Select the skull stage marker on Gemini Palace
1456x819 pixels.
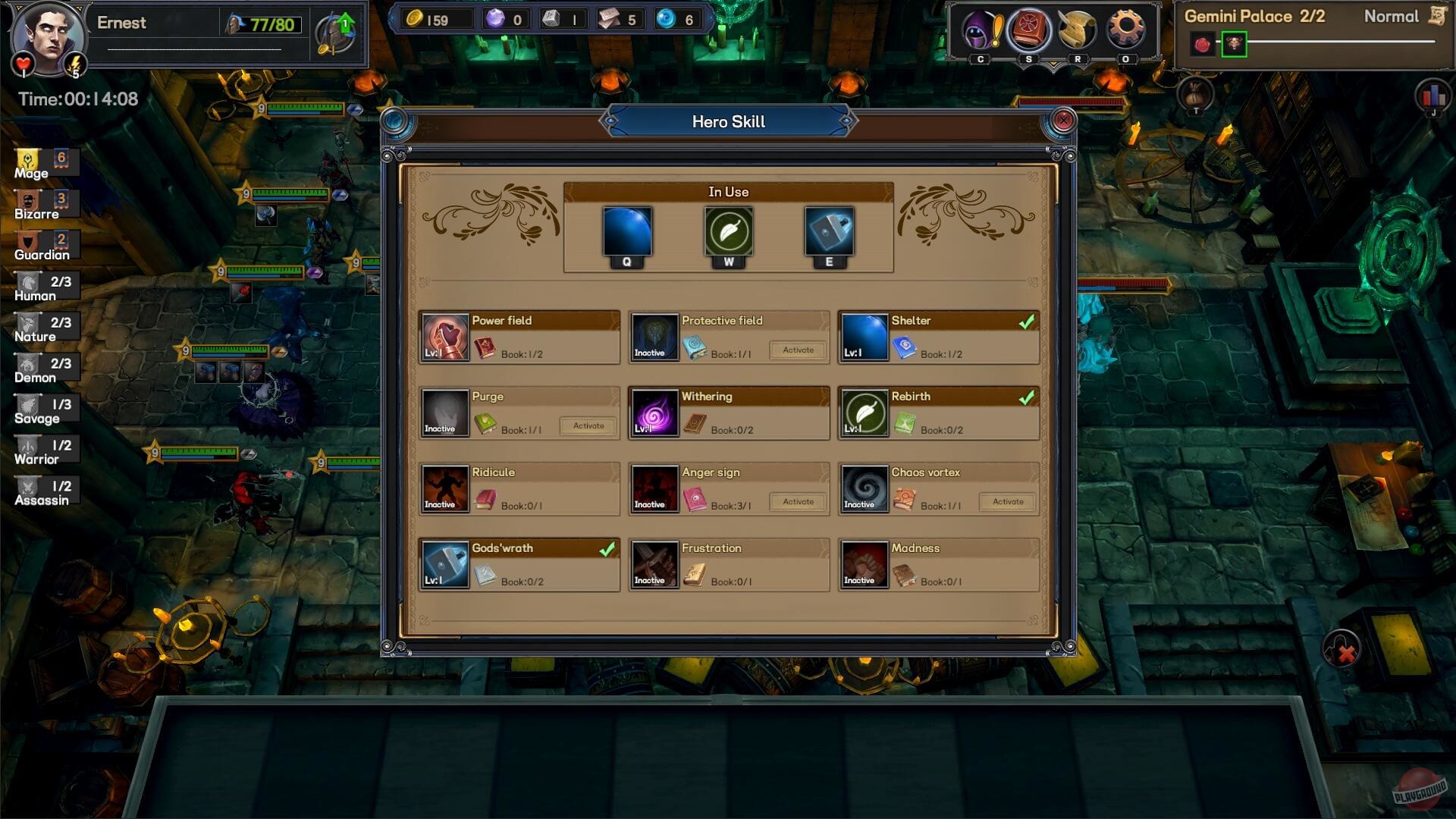[1233, 42]
